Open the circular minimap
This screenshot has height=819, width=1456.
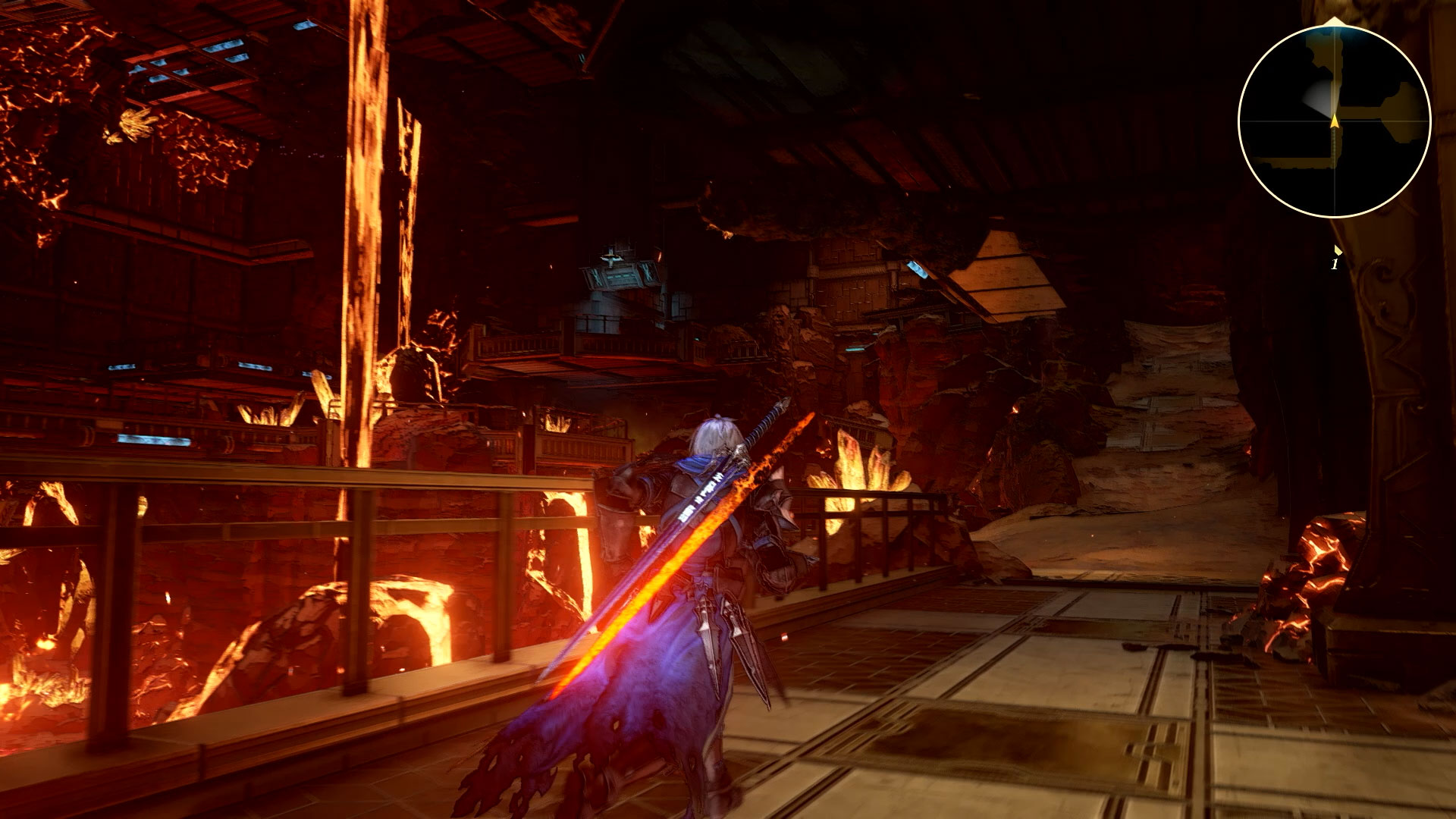pos(1334,121)
